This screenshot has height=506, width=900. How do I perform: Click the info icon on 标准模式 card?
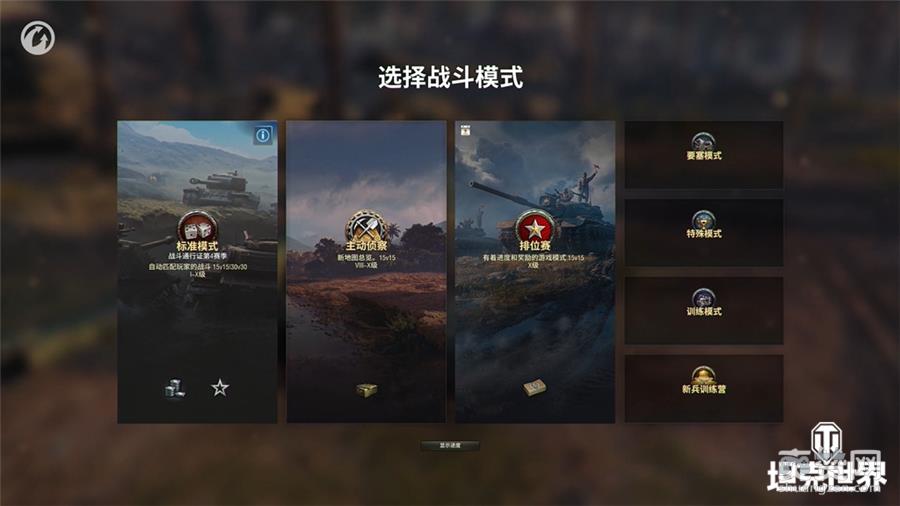[x=263, y=134]
